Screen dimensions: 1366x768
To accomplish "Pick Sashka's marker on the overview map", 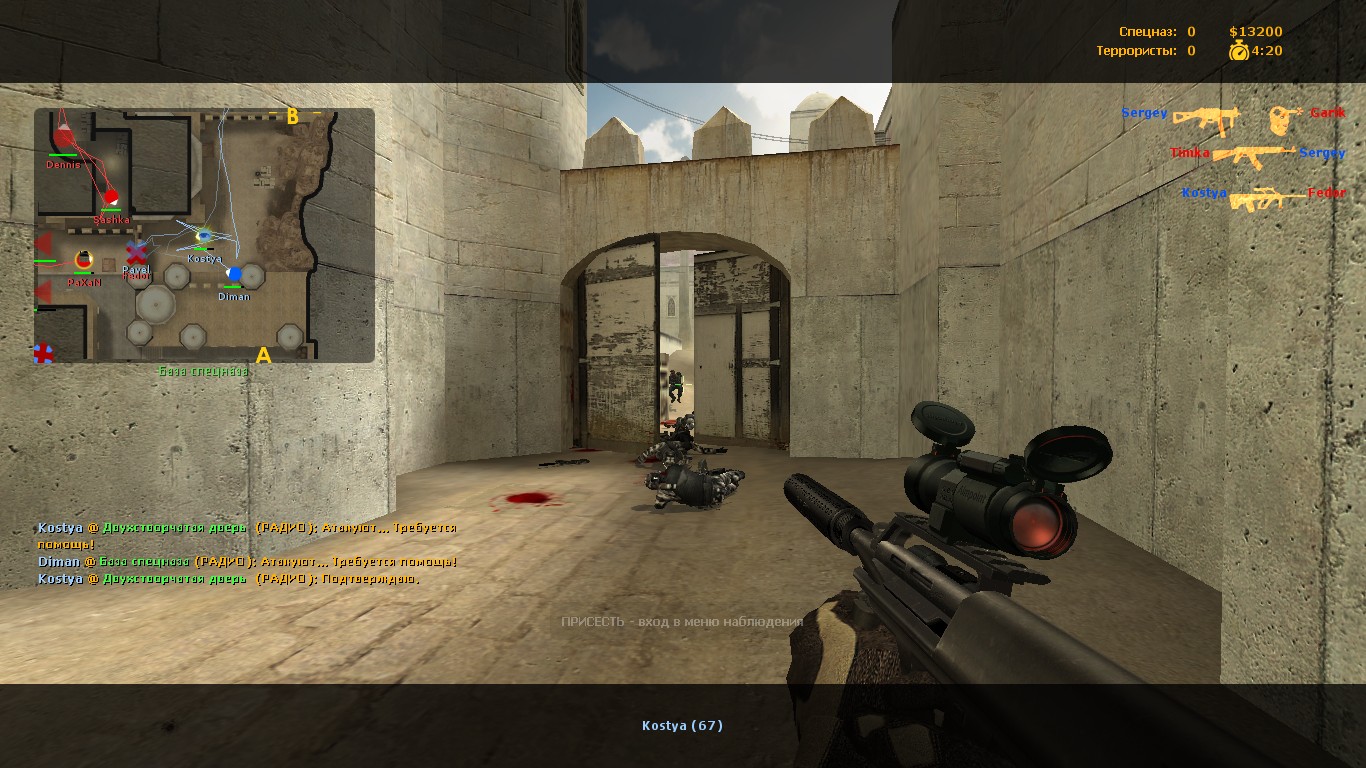I will click(x=111, y=197).
